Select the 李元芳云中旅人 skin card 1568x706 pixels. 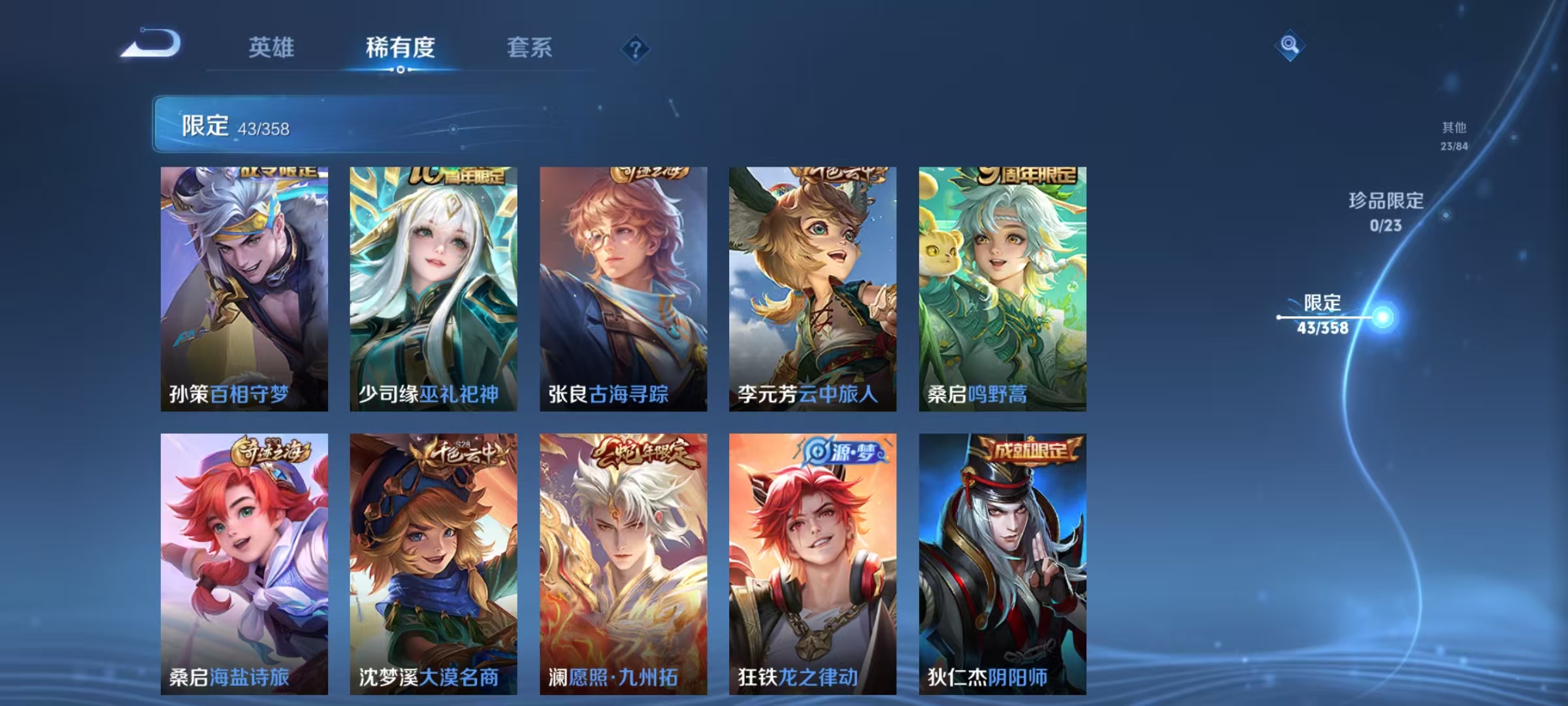(812, 288)
